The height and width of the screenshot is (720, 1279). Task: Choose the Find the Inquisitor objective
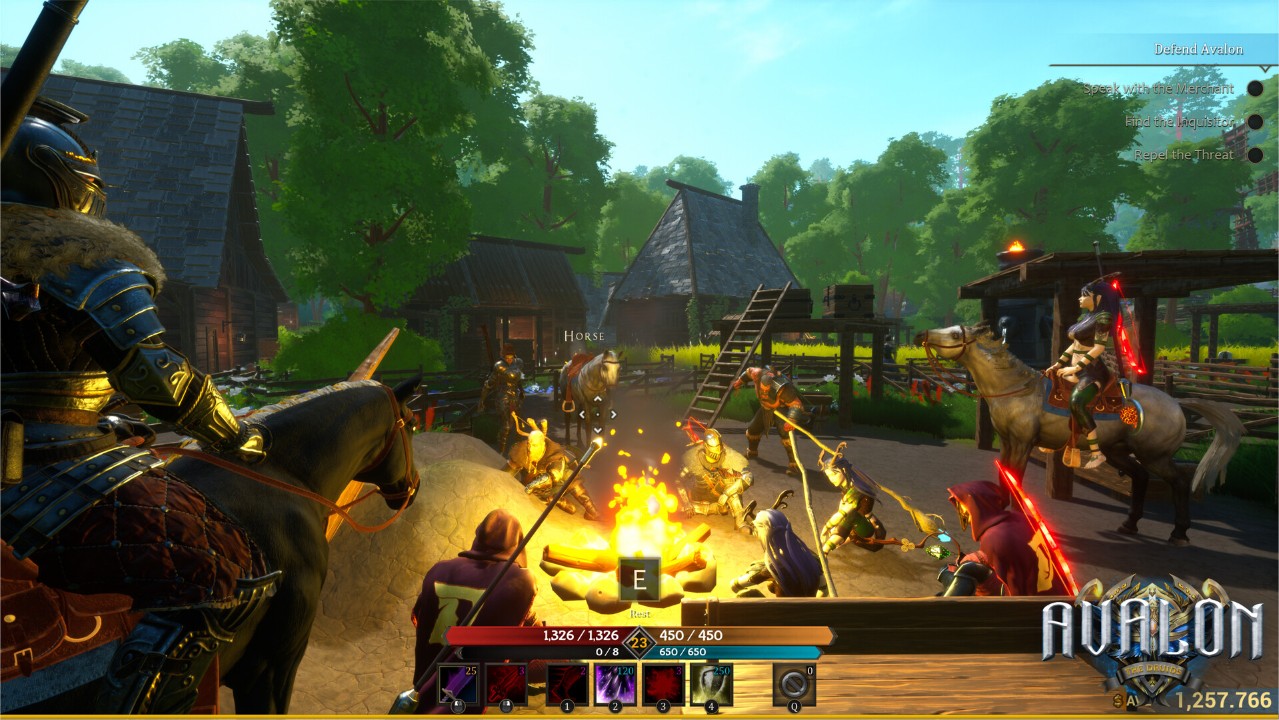(1179, 121)
